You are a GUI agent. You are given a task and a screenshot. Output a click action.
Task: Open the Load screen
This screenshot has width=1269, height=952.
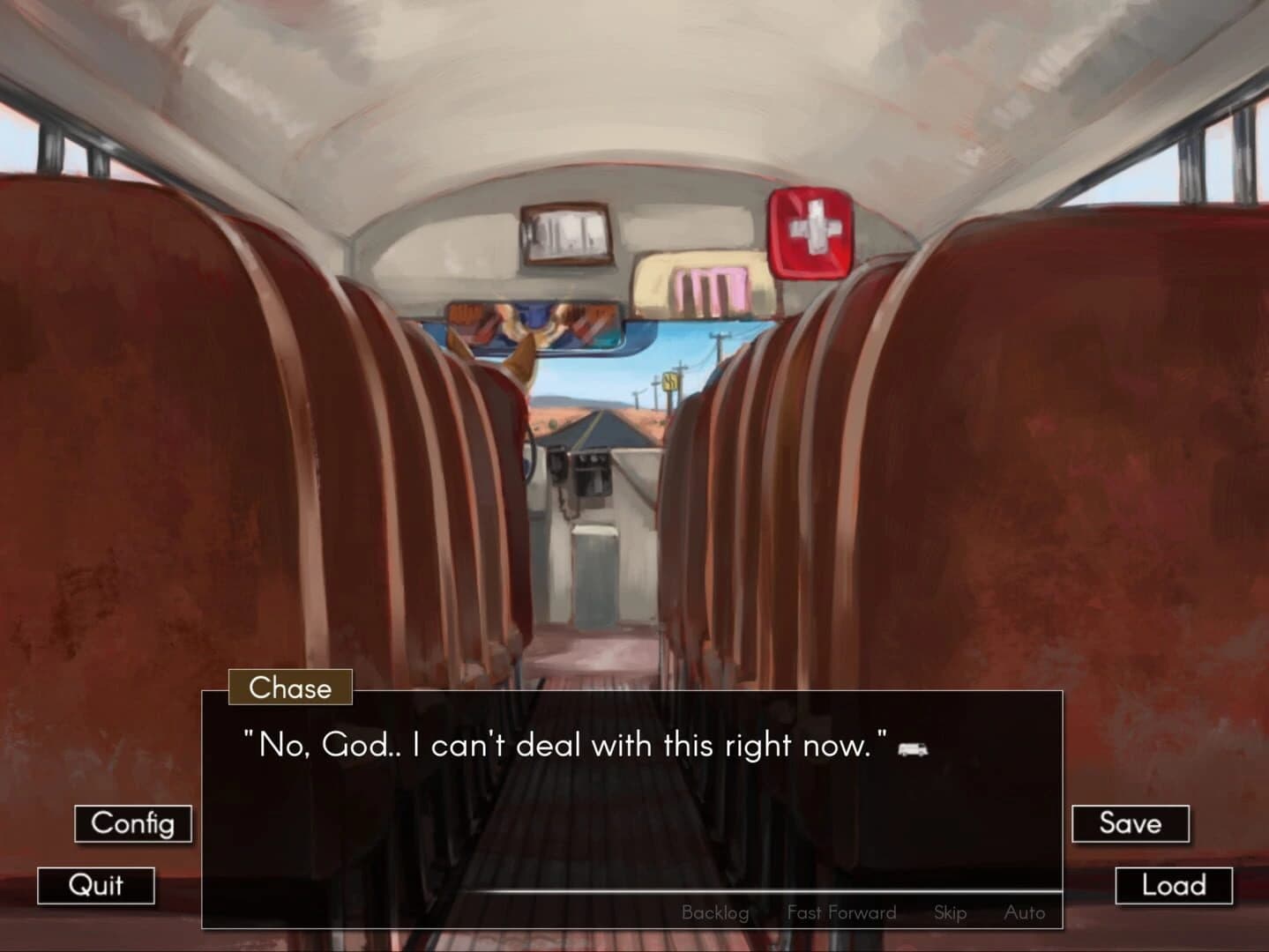click(1173, 885)
